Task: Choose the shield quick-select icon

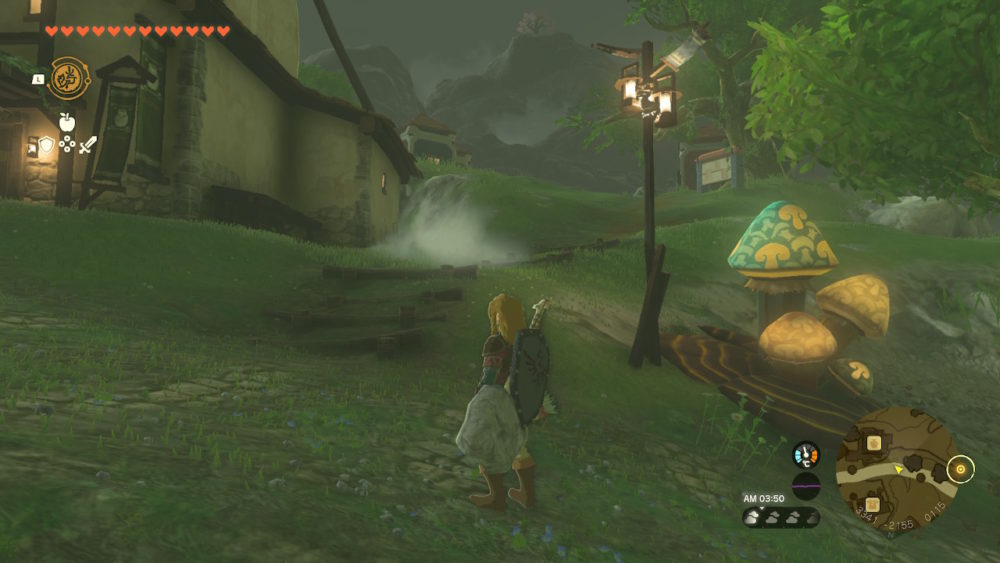Action: coord(46,145)
